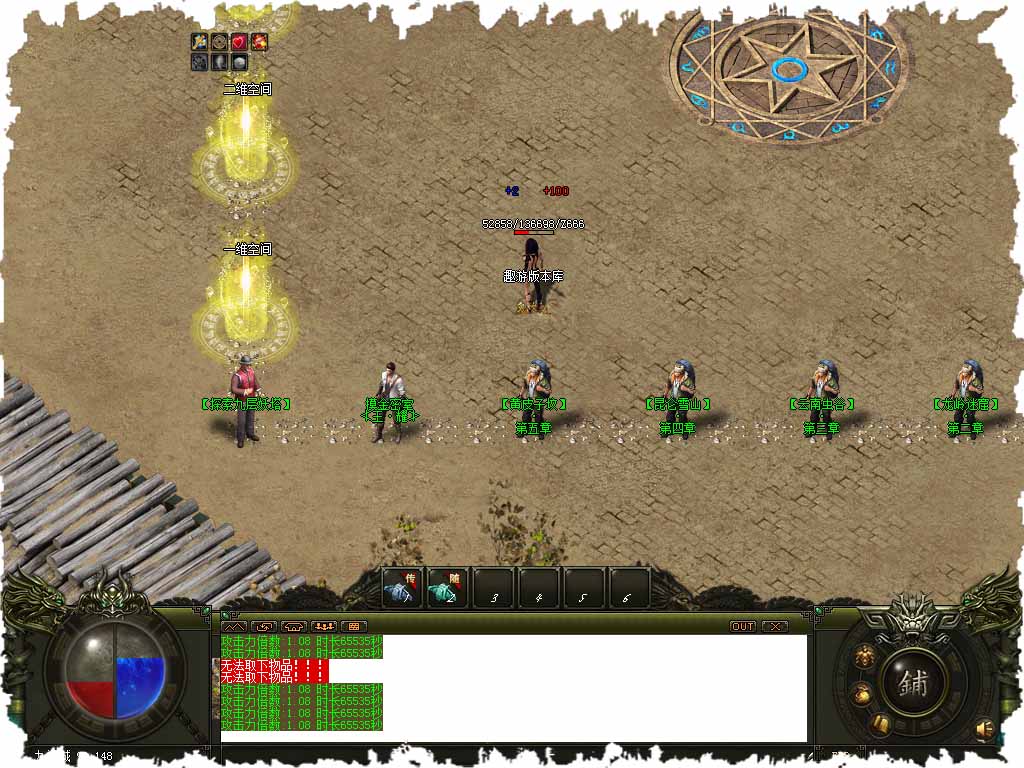Open the shop with the 鋪 round button
1024x768 pixels.
(x=913, y=683)
